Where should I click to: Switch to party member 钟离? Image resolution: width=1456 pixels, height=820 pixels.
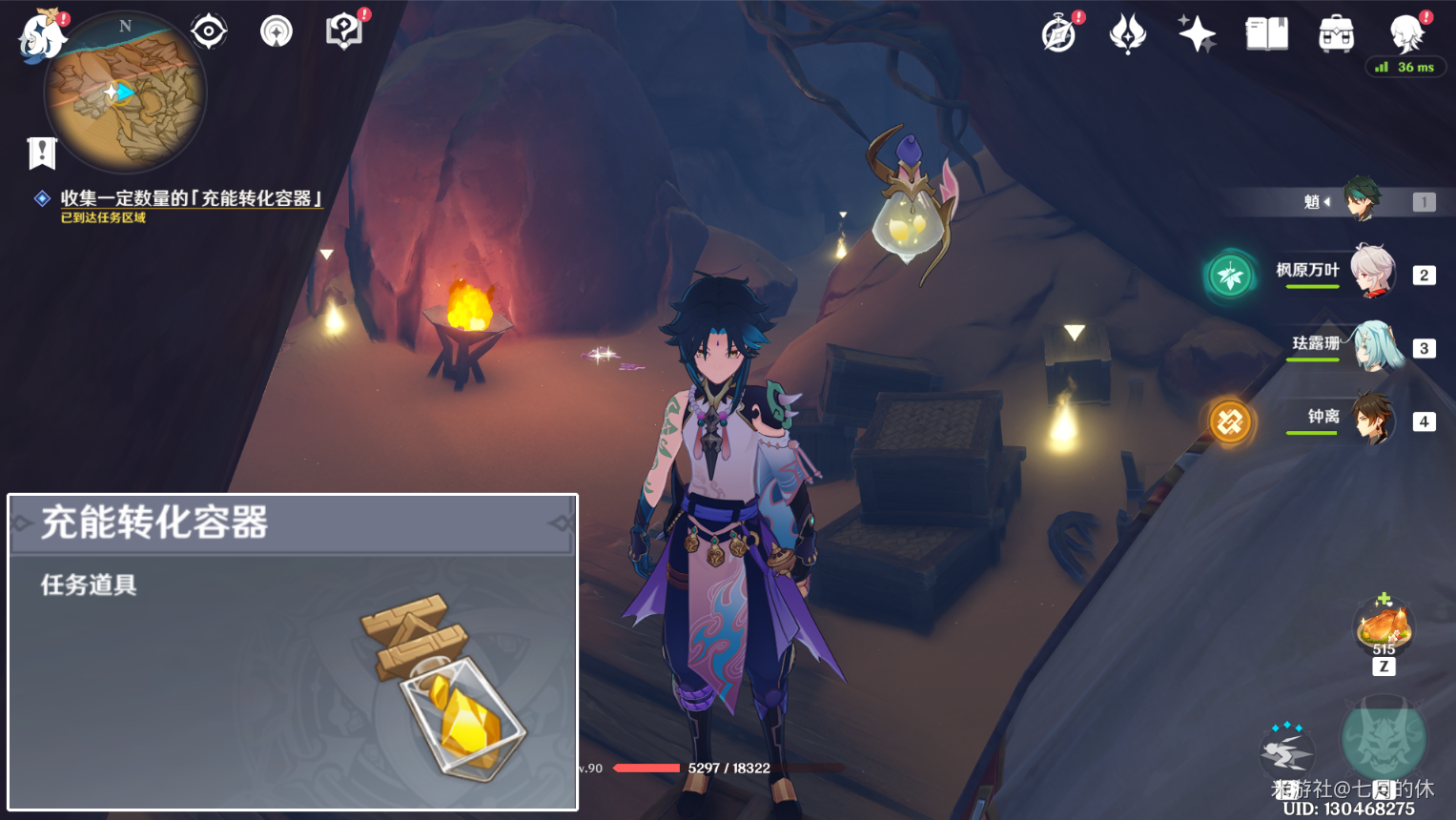point(1373,420)
